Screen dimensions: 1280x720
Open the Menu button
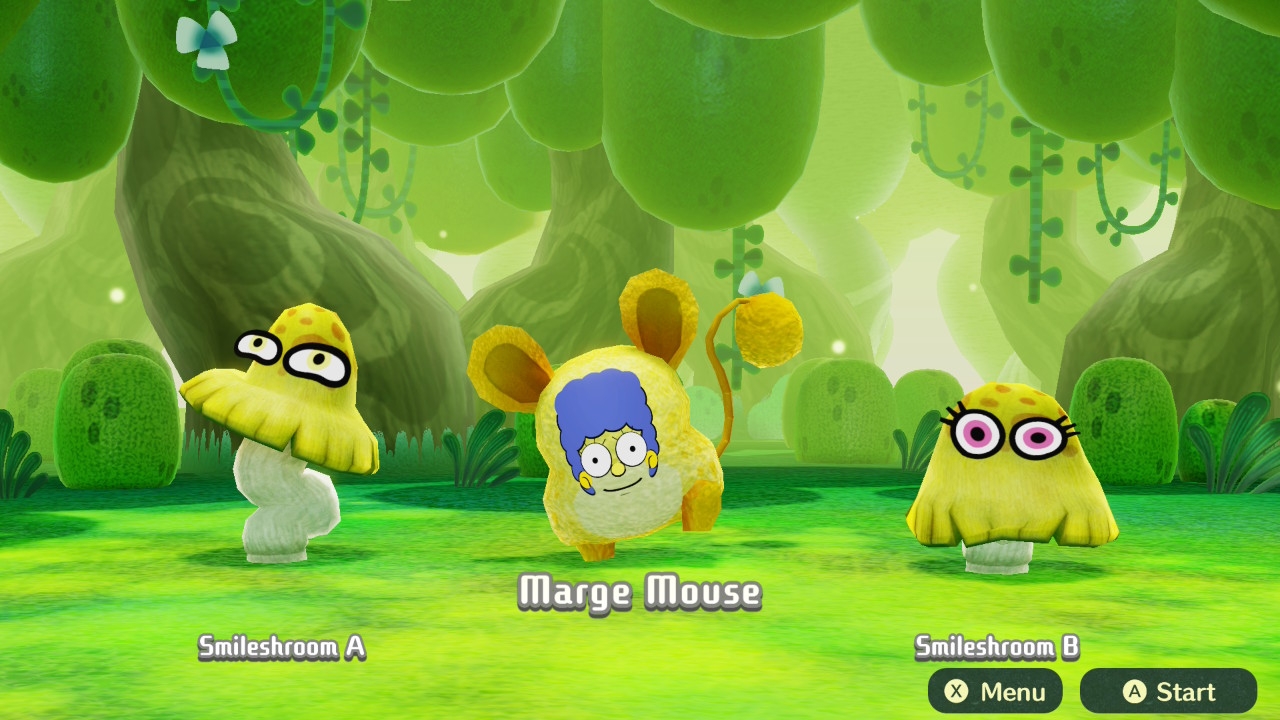point(995,691)
